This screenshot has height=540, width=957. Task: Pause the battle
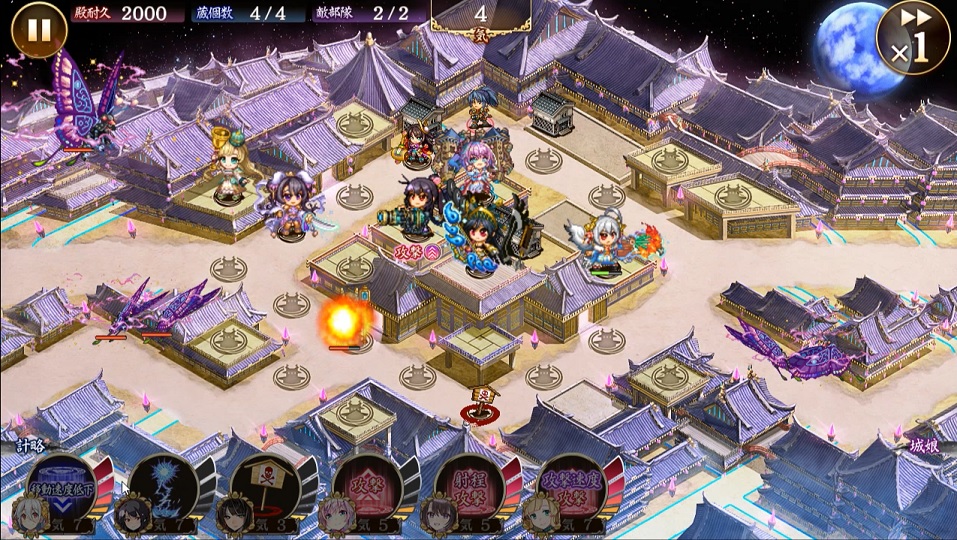pos(38,30)
